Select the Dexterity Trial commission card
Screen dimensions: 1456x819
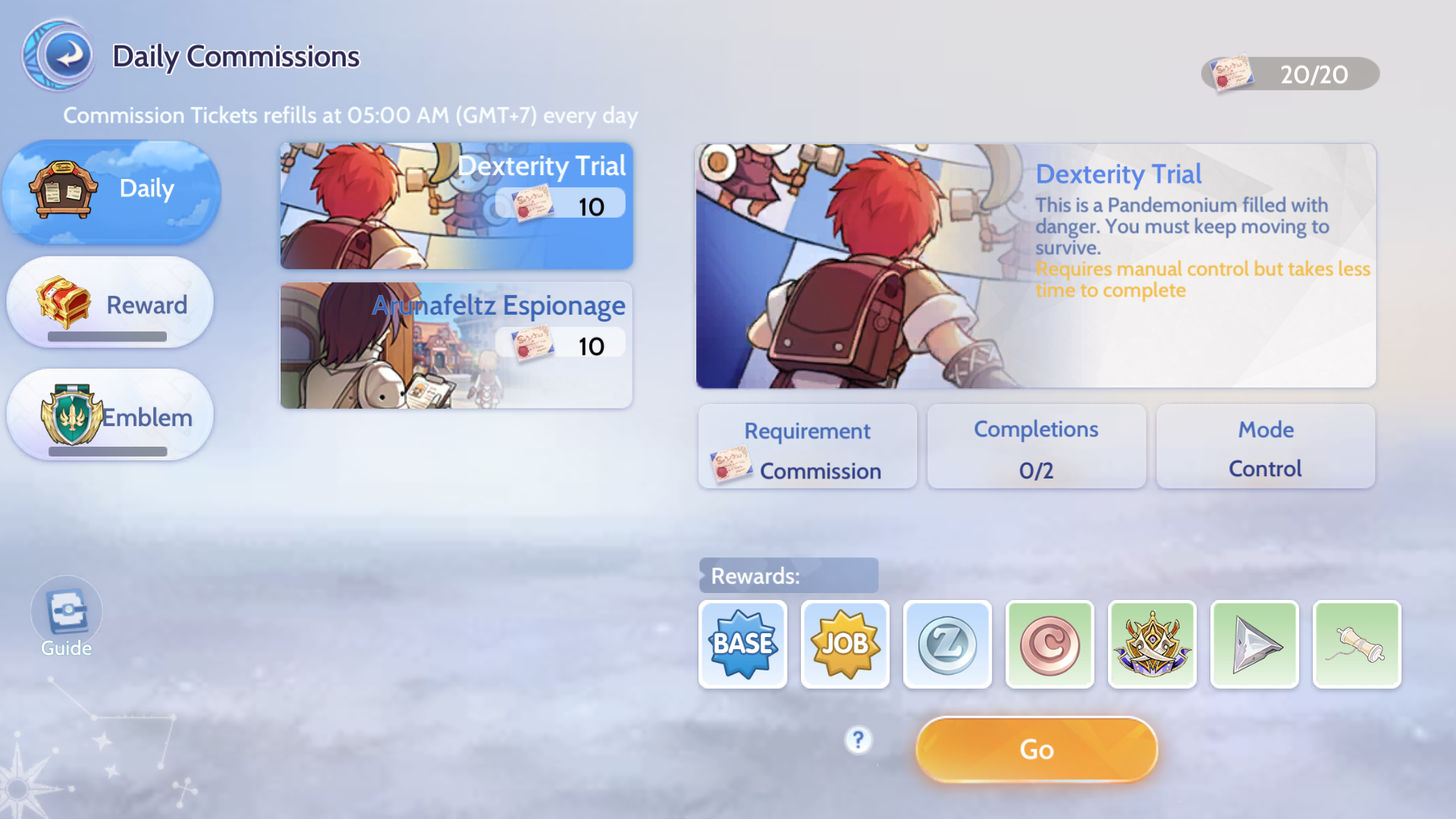pos(456,206)
